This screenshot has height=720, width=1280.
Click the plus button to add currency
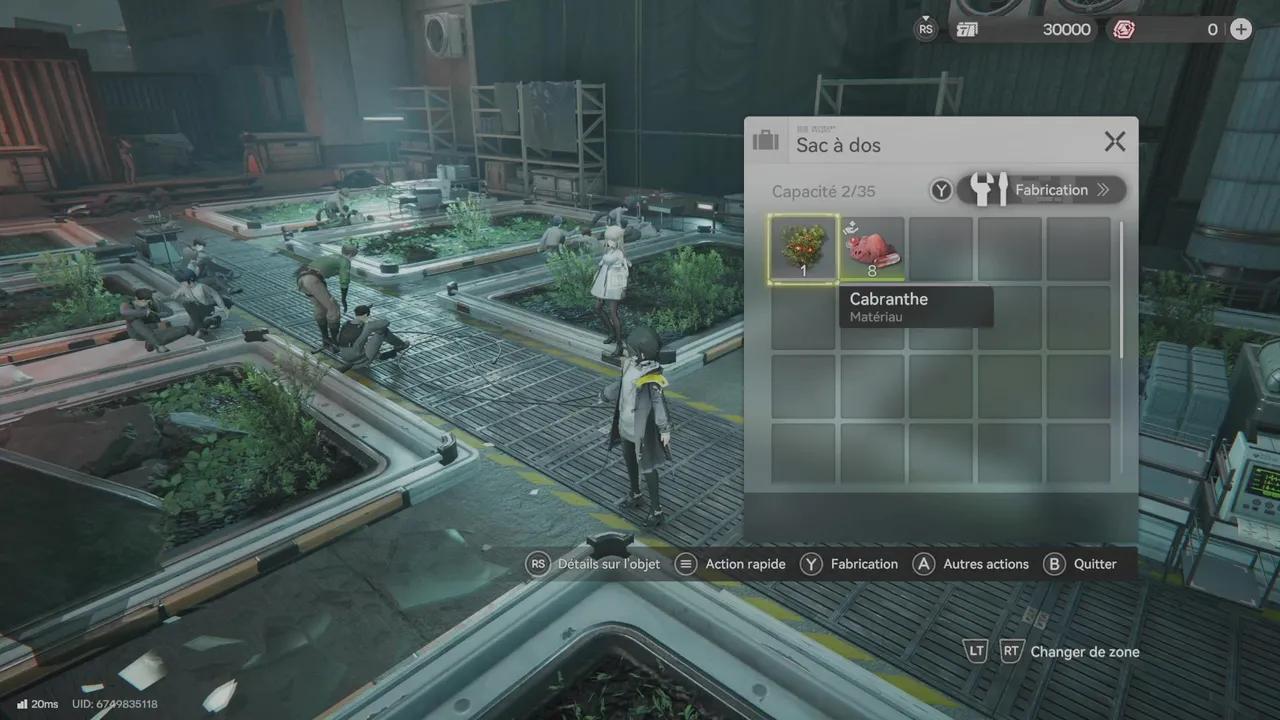tap(1240, 29)
